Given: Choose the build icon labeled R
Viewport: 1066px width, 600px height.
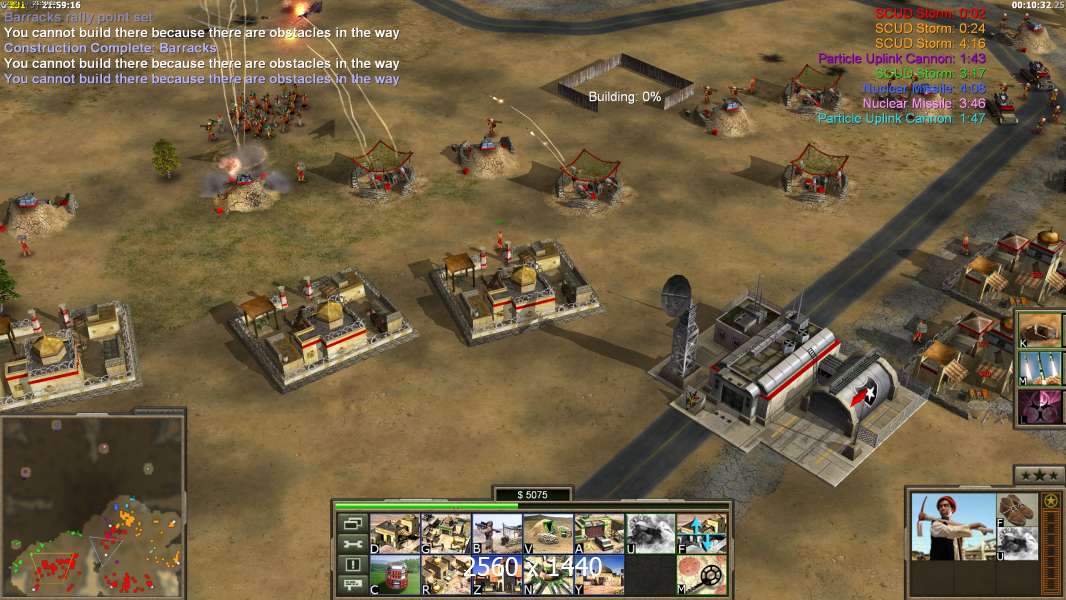Looking at the screenshot, I should tap(446, 574).
